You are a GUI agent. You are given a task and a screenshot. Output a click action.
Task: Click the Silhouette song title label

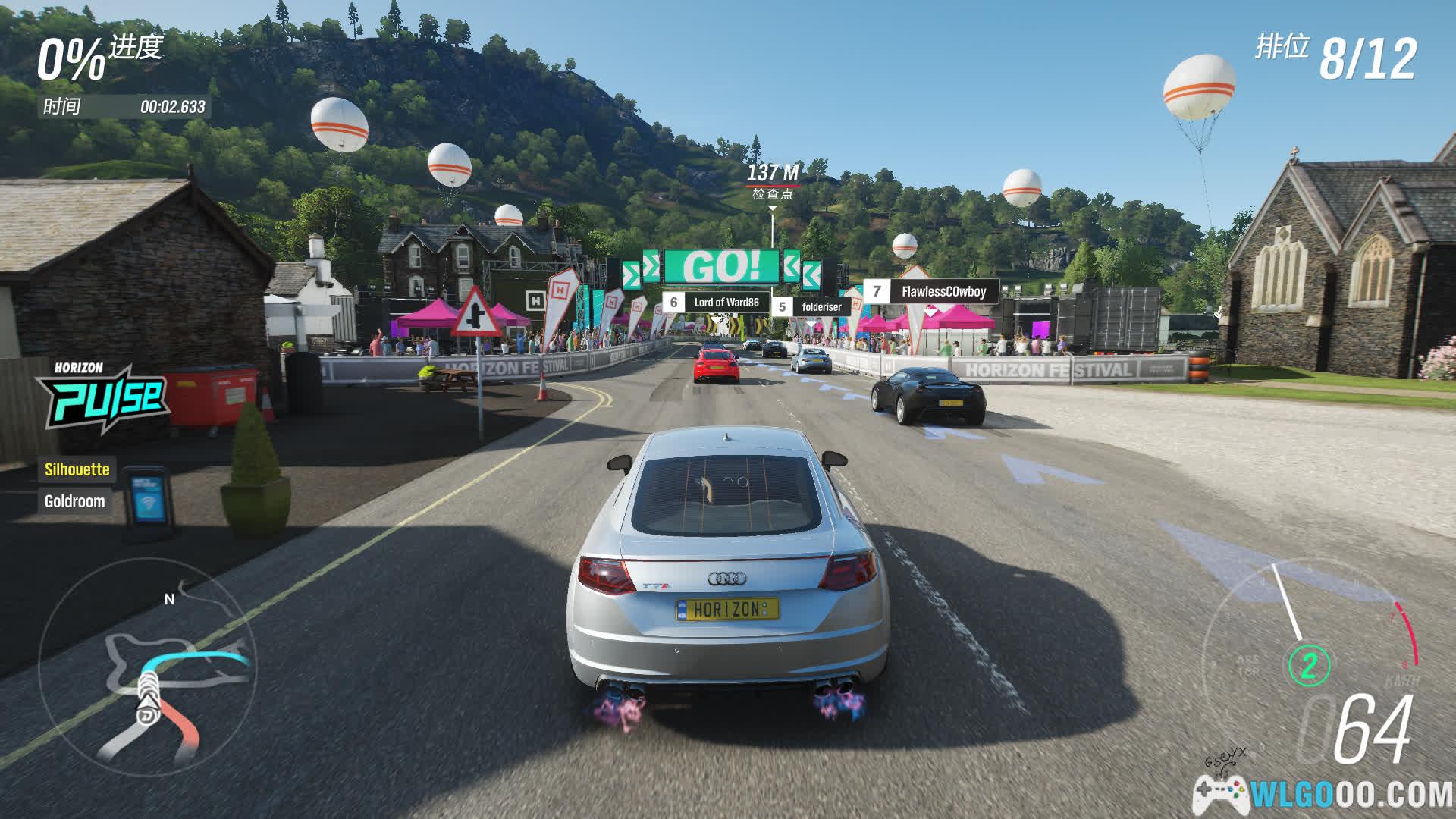pyautogui.click(x=77, y=469)
